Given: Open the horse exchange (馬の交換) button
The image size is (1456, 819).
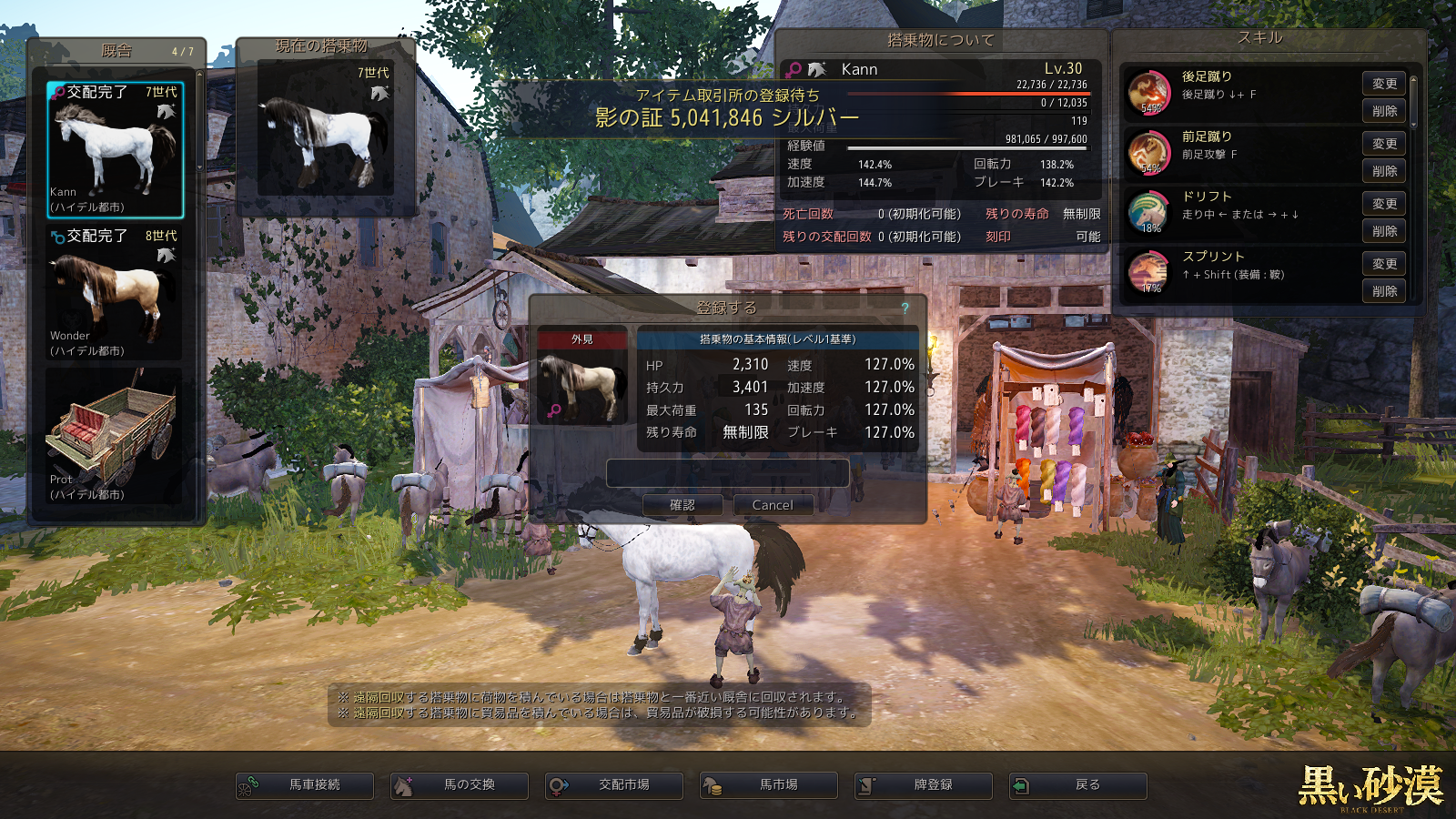Looking at the screenshot, I should [460, 785].
